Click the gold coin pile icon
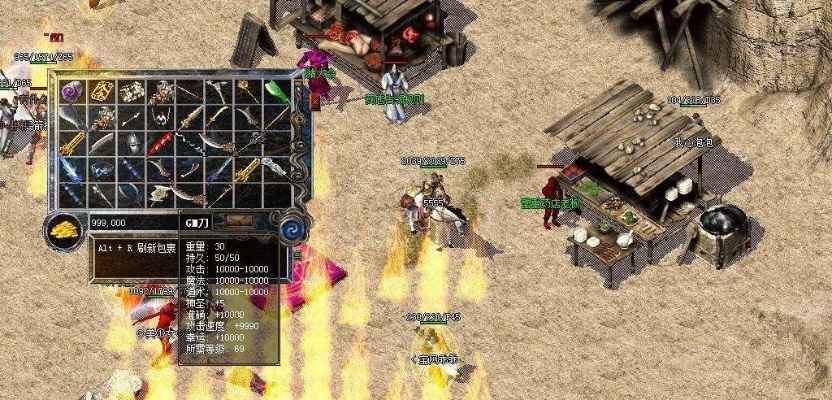The width and height of the screenshot is (832, 400). [x=66, y=226]
